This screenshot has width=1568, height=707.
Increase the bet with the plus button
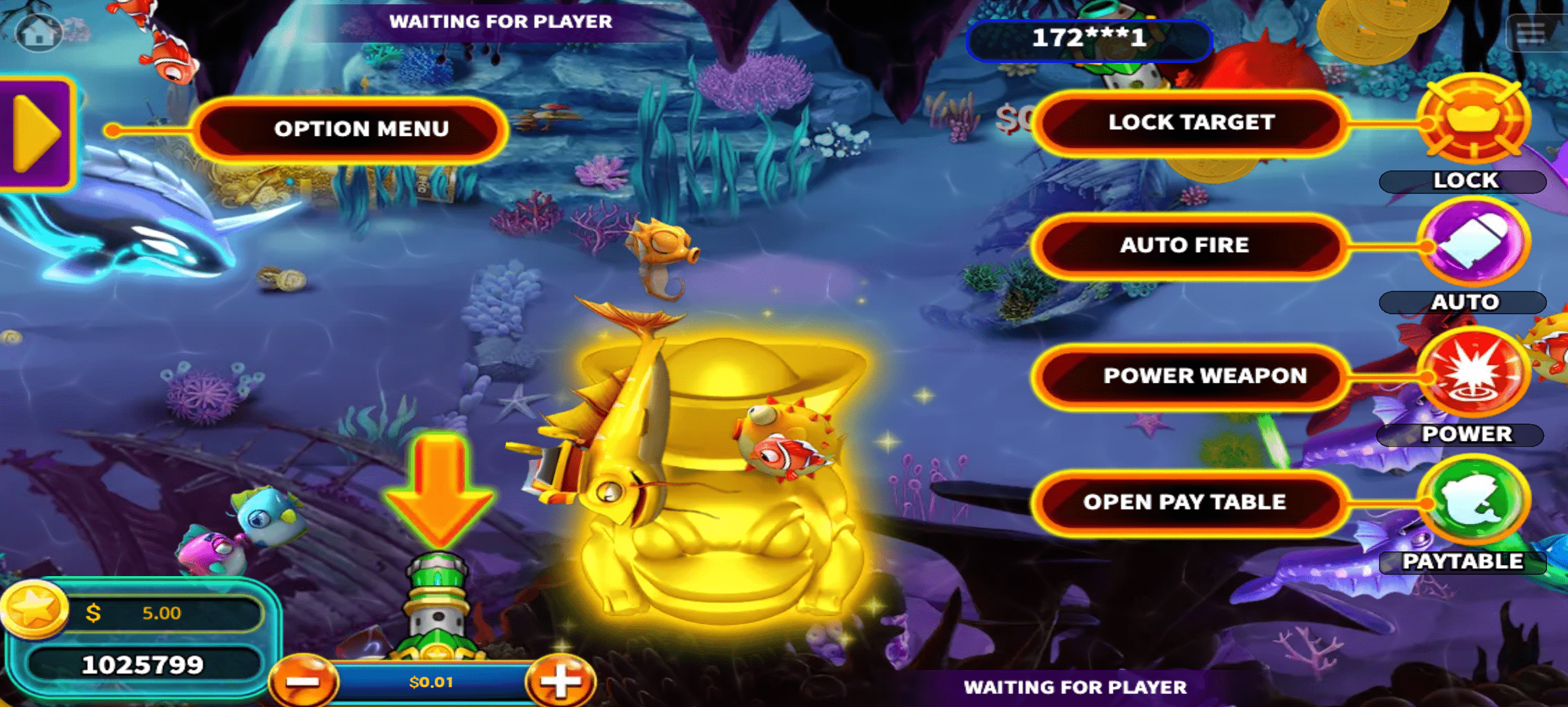coord(560,681)
